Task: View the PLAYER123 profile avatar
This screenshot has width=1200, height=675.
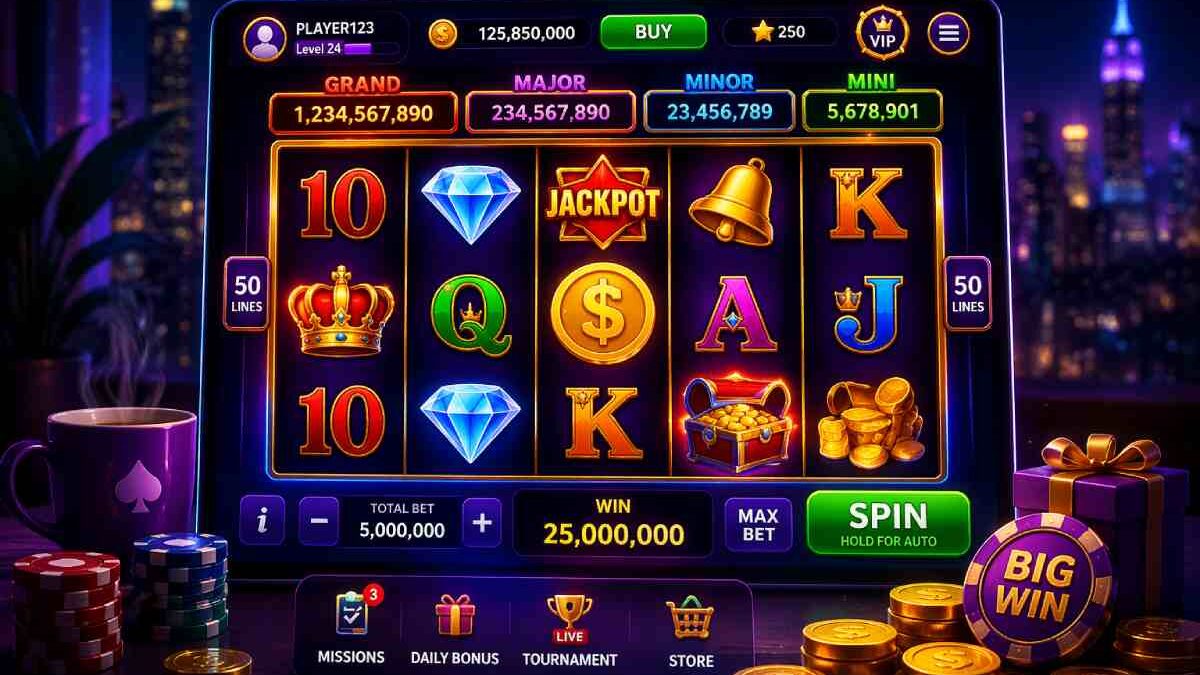Action: (265, 39)
